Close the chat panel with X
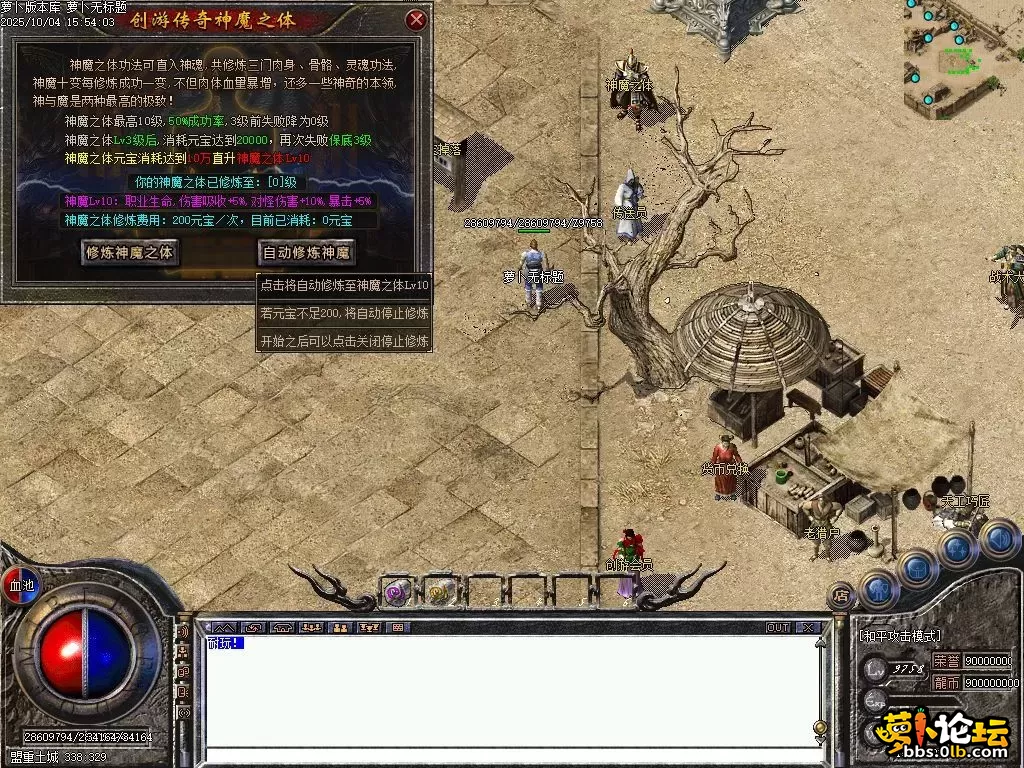 (x=807, y=628)
